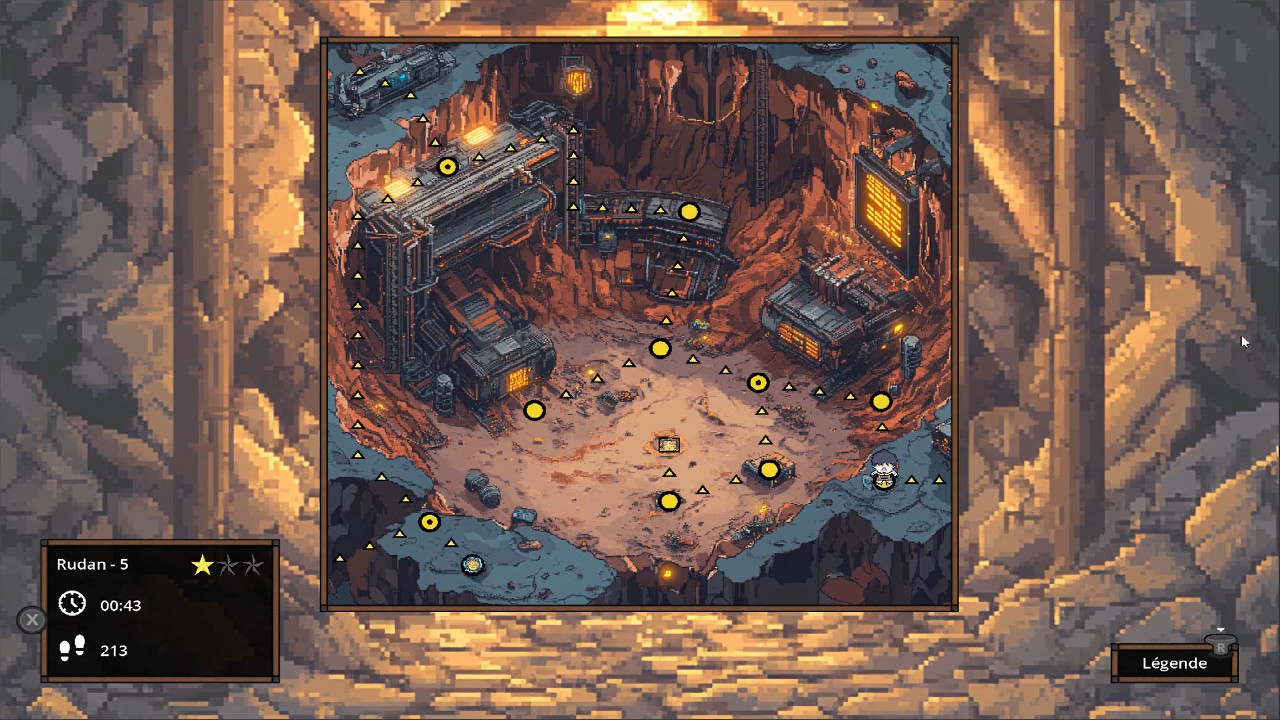The image size is (1280, 720).
Task: Click the footsteps icon beside the 213 counter
Action: 71,649
